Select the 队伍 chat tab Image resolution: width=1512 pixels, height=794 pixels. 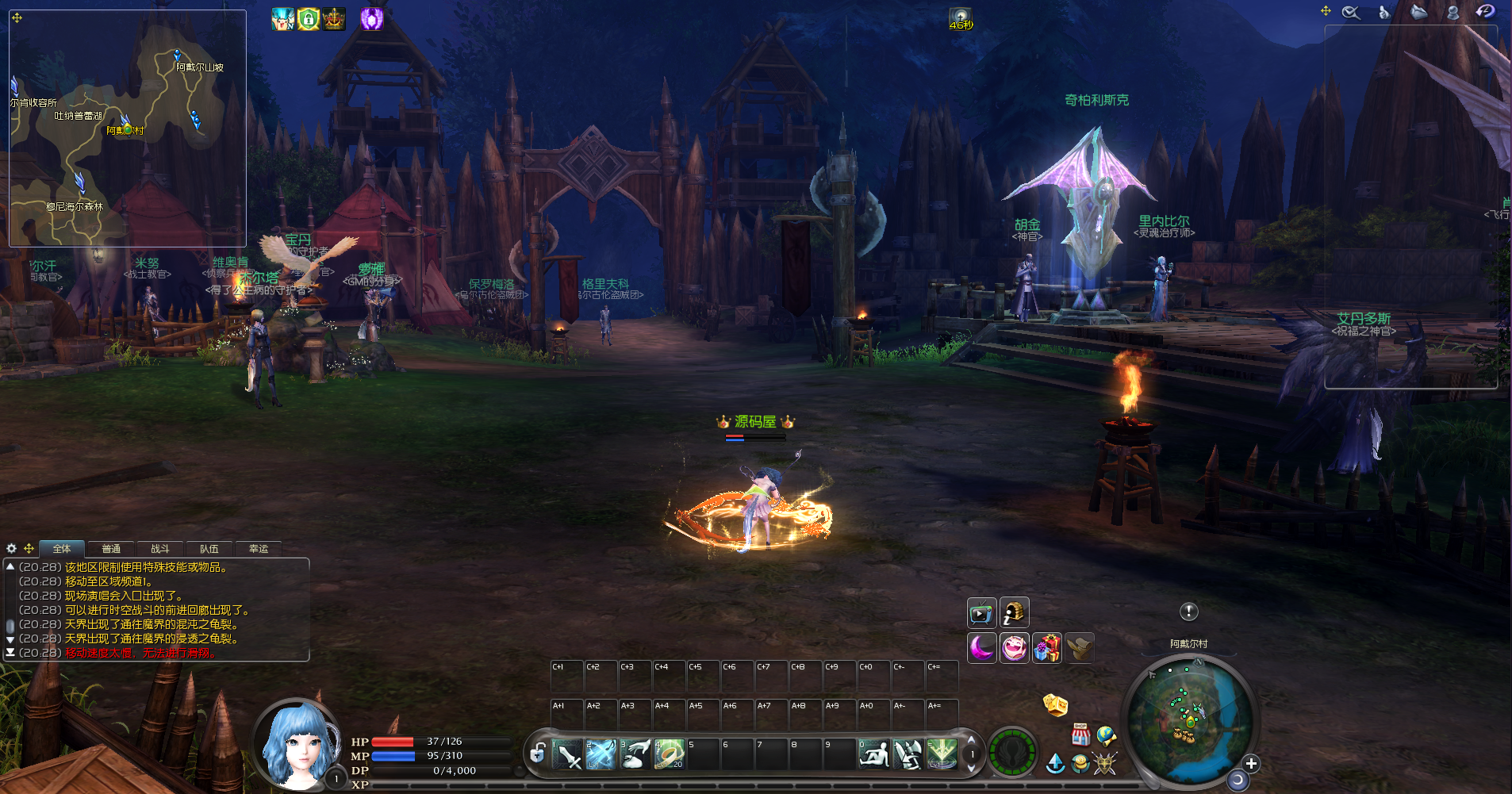[x=209, y=549]
